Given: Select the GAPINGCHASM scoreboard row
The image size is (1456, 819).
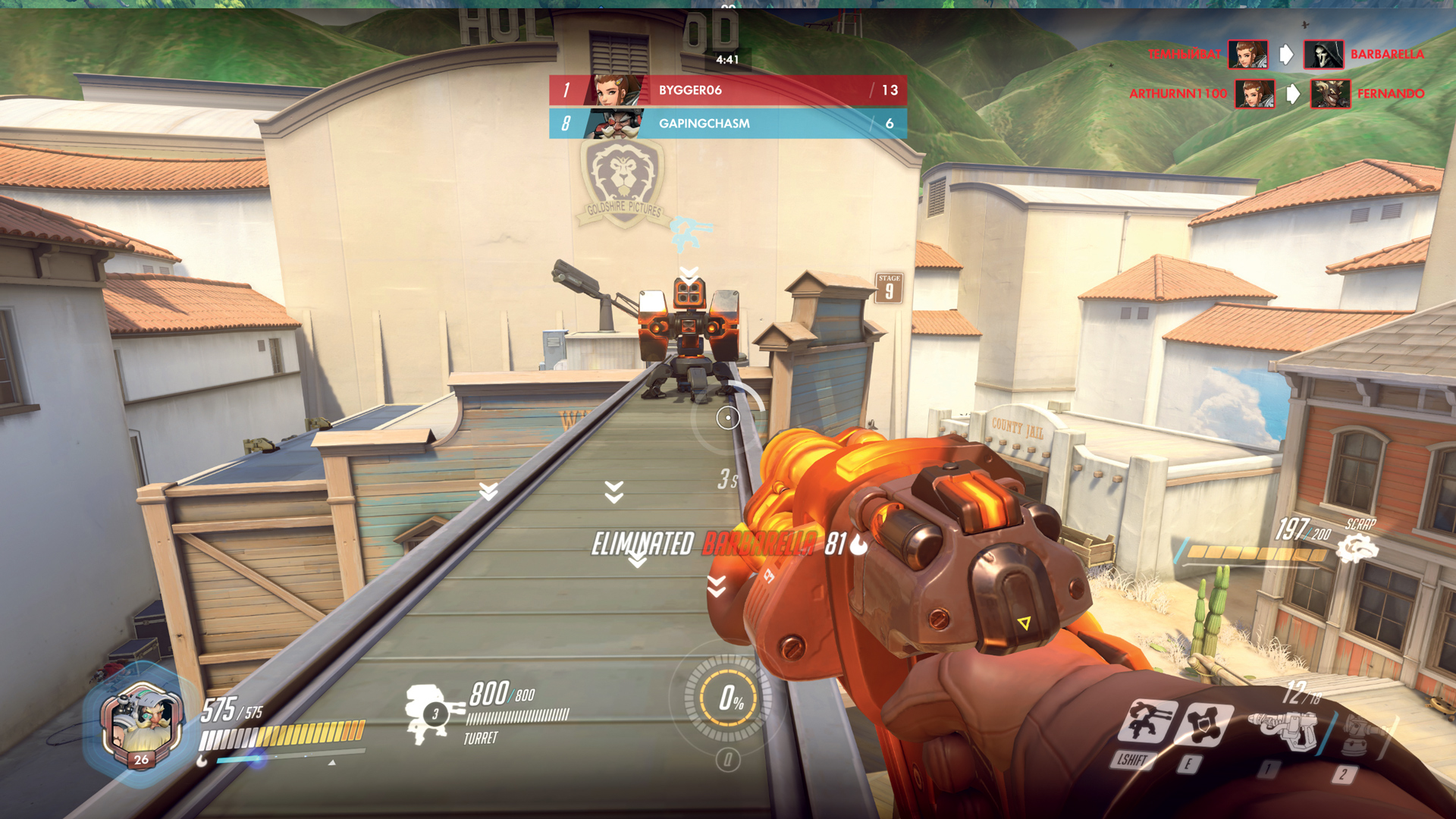Looking at the screenshot, I should click(x=728, y=124).
